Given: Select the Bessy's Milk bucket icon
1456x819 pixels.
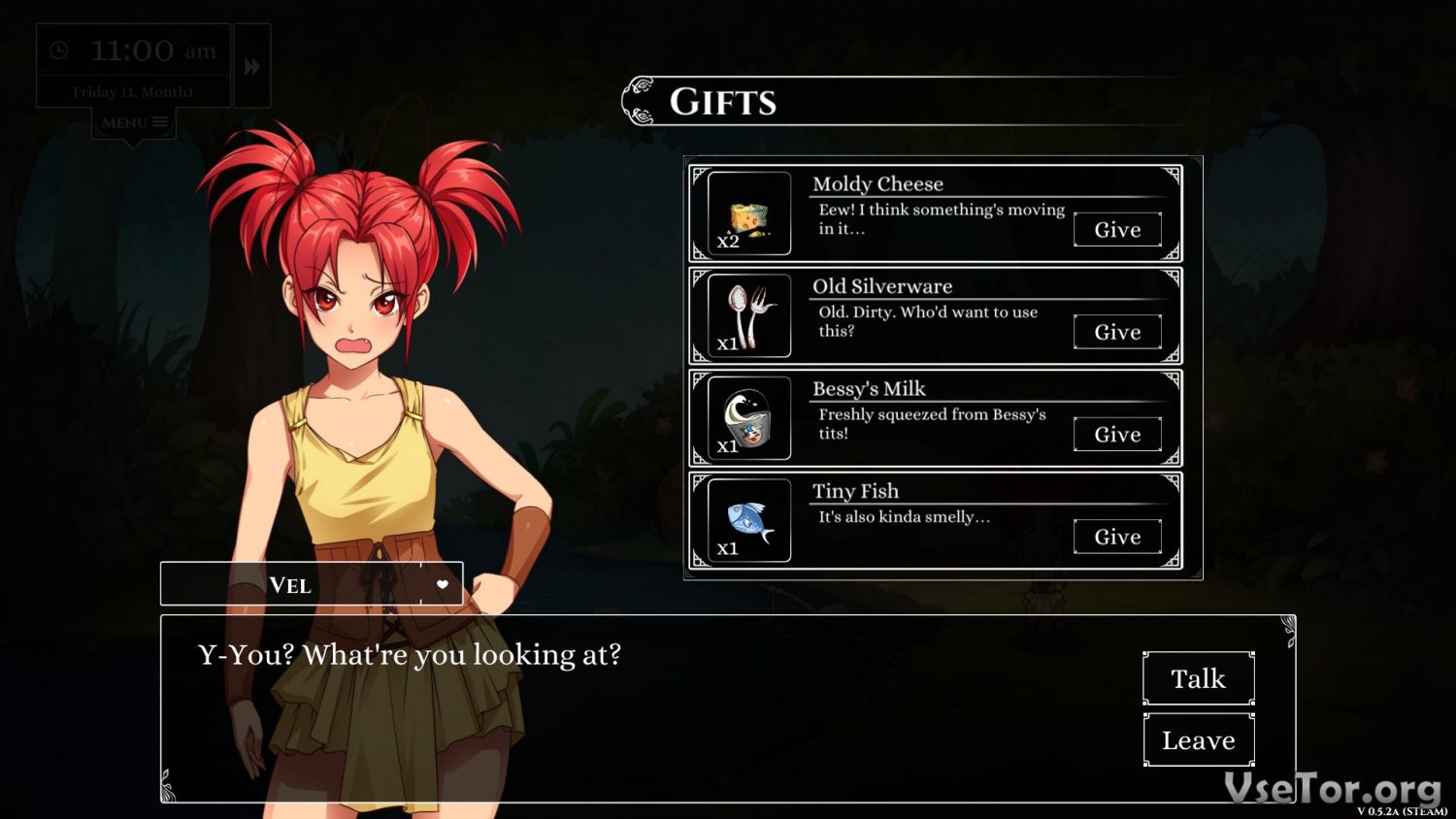Looking at the screenshot, I should click(748, 418).
